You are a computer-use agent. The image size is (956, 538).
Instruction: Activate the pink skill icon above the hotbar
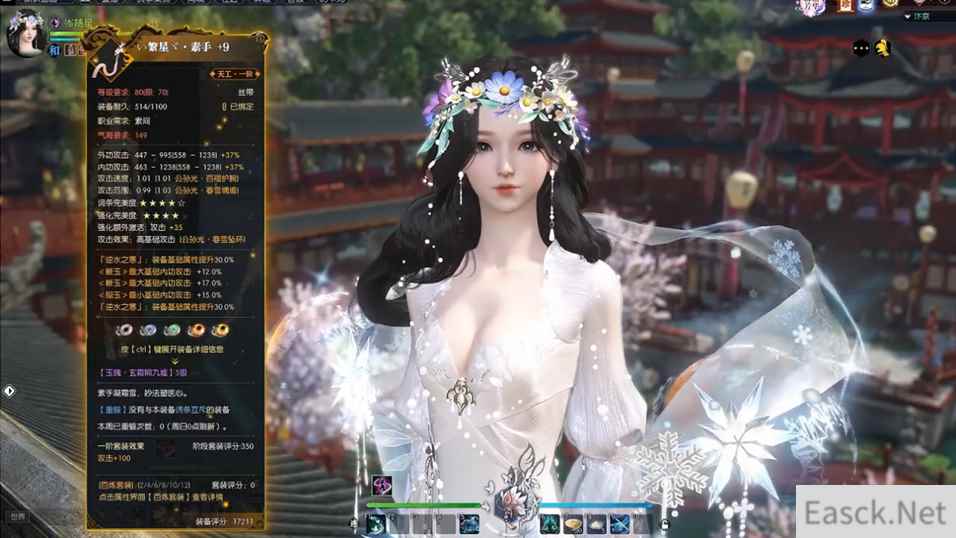[381, 486]
